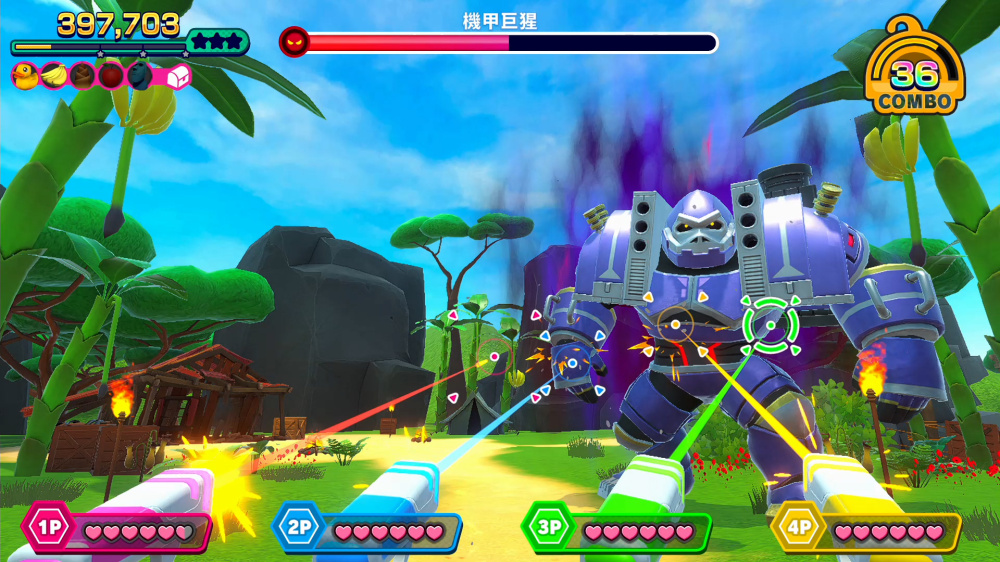Choose the bamboo shoot collectible icon
Image resolution: width=1000 pixels, height=562 pixels.
click(x=82, y=75)
